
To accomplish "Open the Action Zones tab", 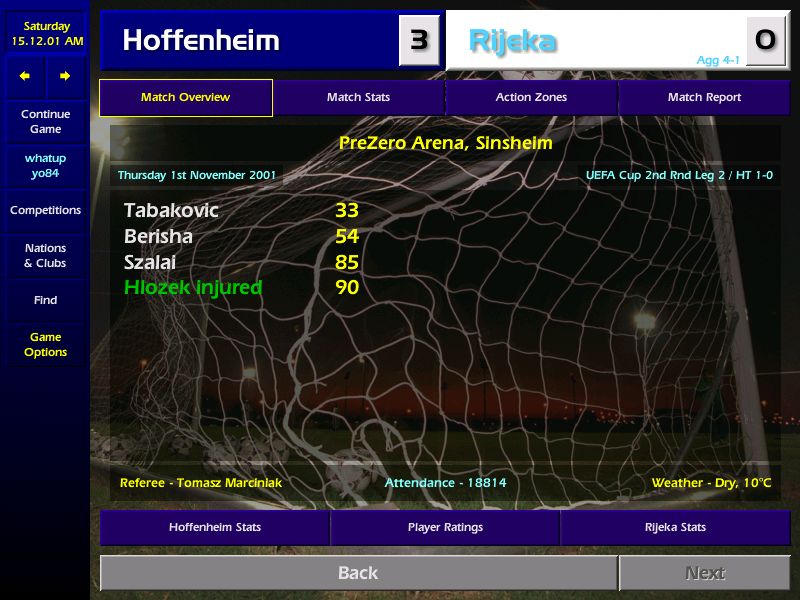I will coord(531,98).
